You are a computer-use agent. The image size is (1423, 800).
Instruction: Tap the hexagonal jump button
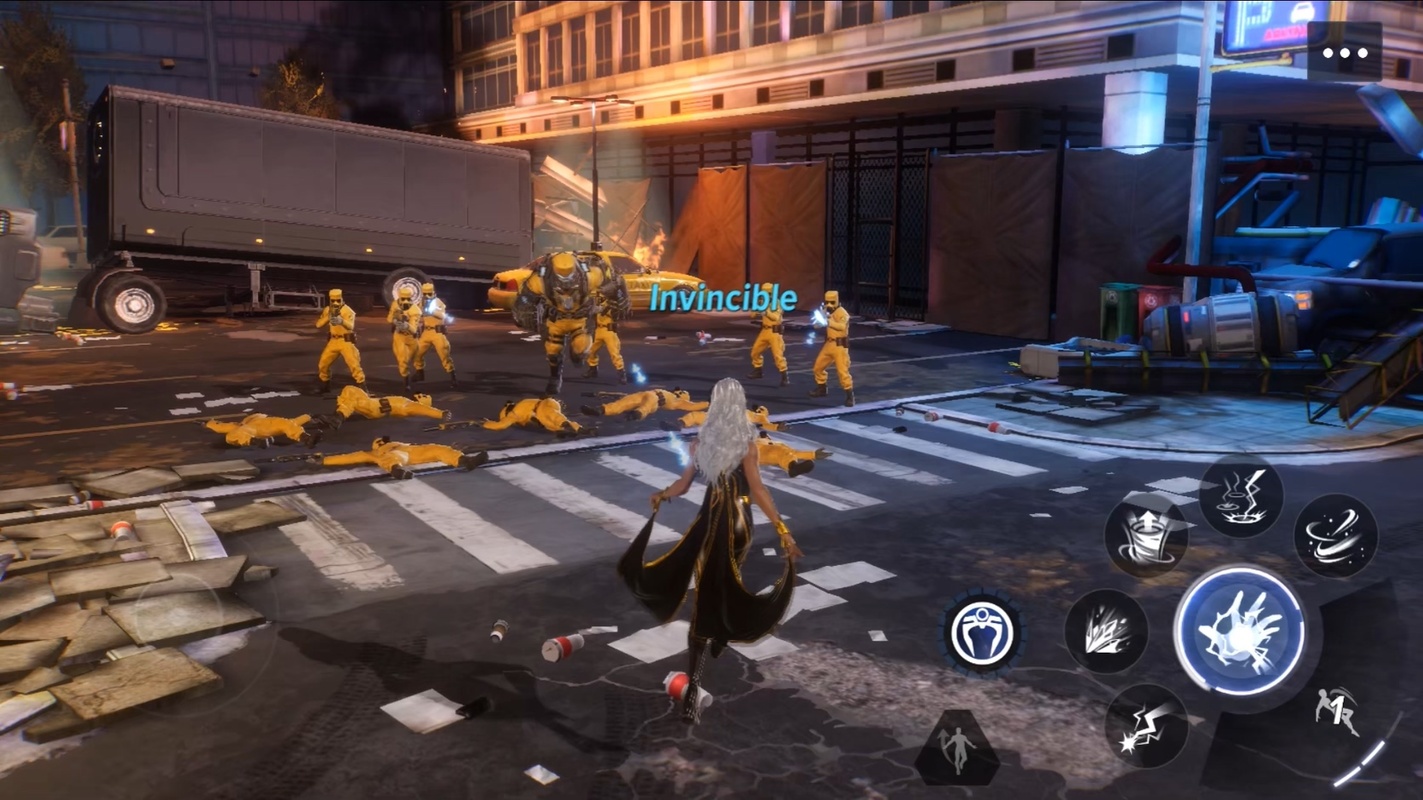(x=956, y=749)
